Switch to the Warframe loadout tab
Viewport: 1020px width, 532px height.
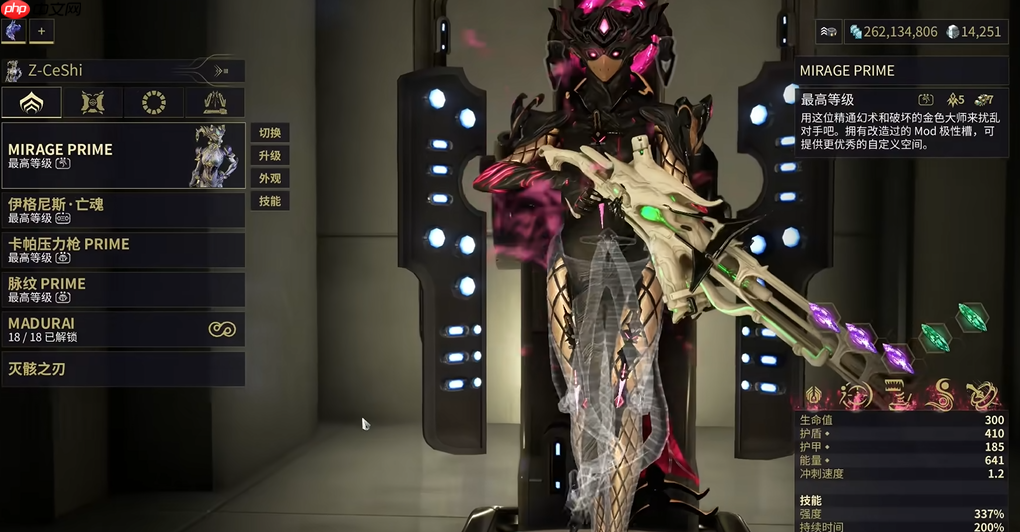pyautogui.click(x=31, y=103)
